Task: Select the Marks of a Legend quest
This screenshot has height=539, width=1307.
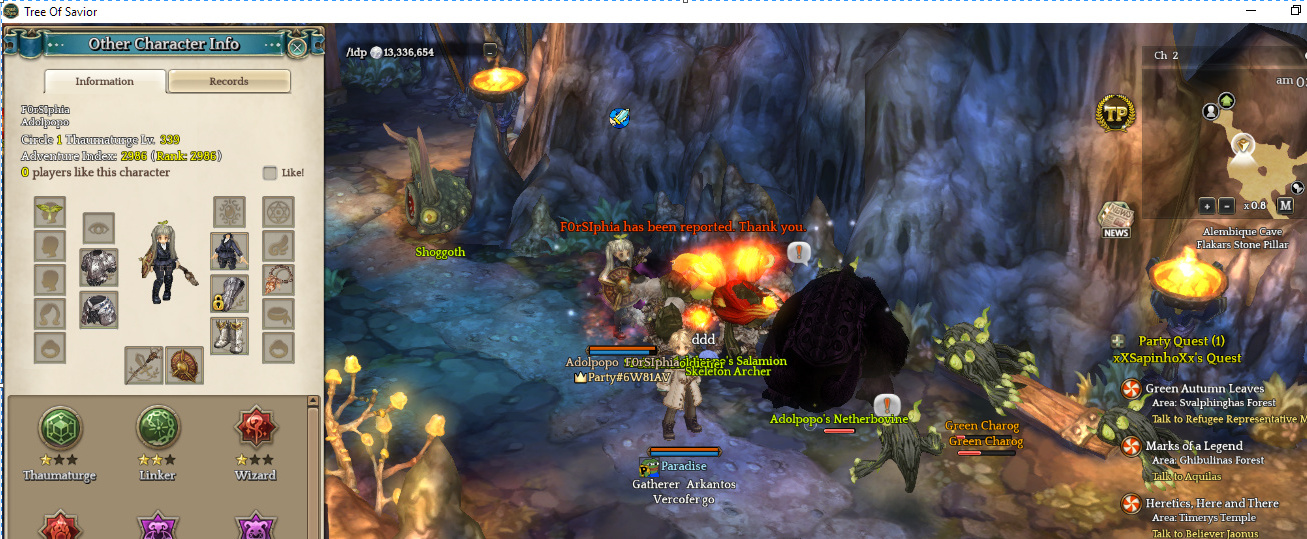Action: (x=1193, y=446)
